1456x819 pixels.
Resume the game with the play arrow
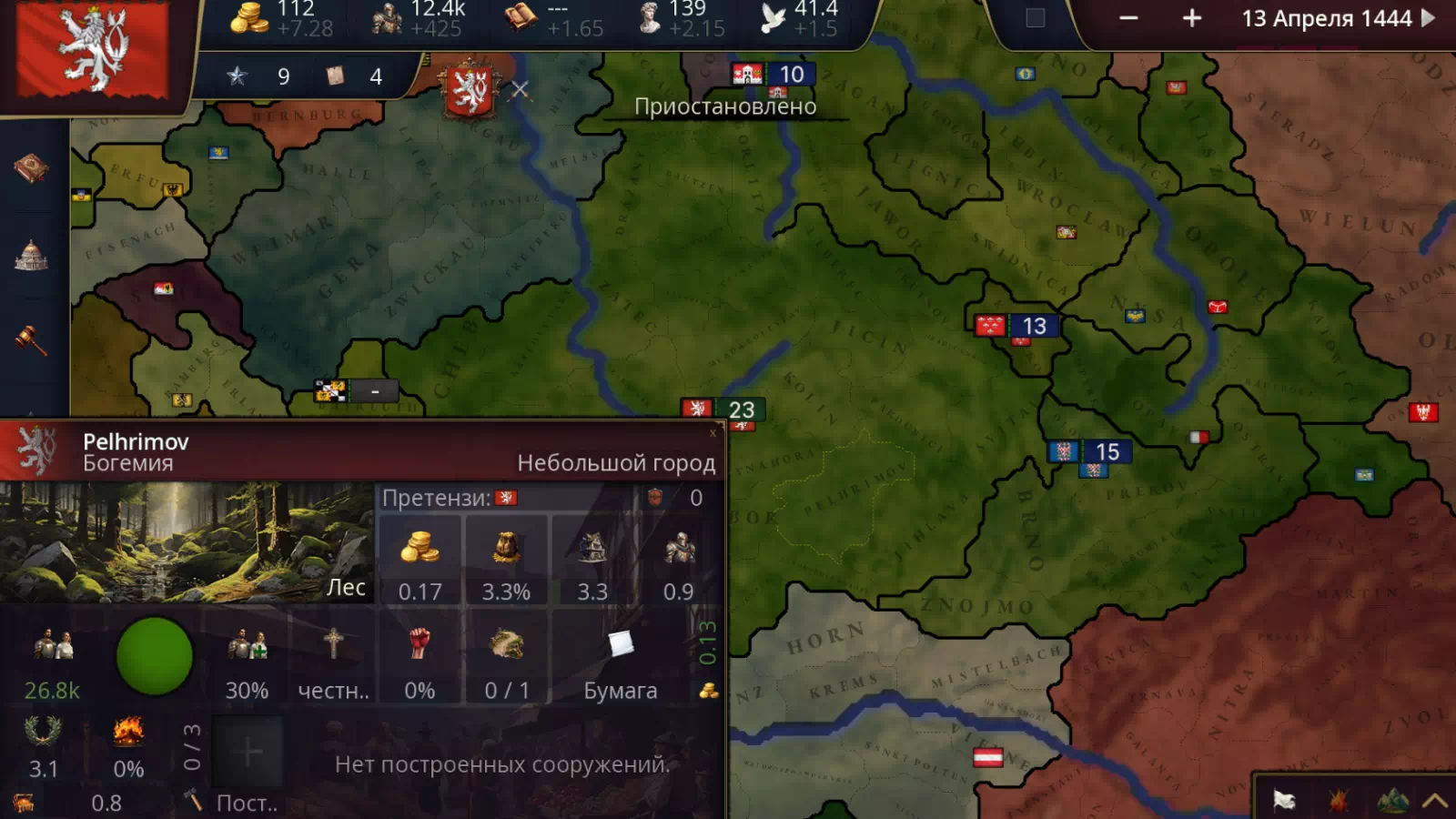1429,17
